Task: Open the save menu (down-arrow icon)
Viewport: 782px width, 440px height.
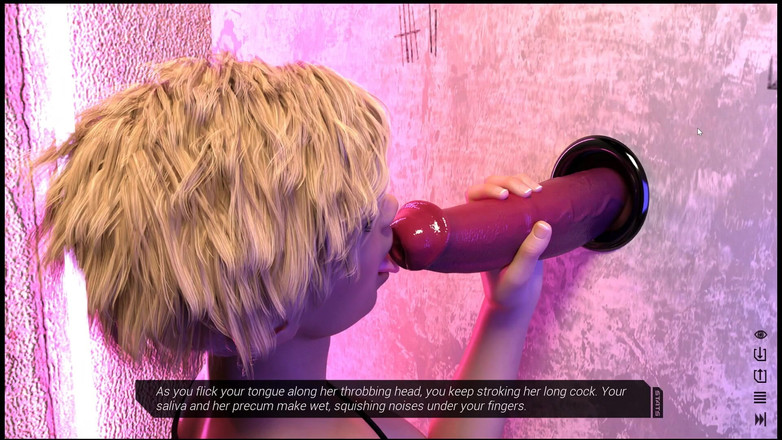Action: pyautogui.click(x=760, y=355)
